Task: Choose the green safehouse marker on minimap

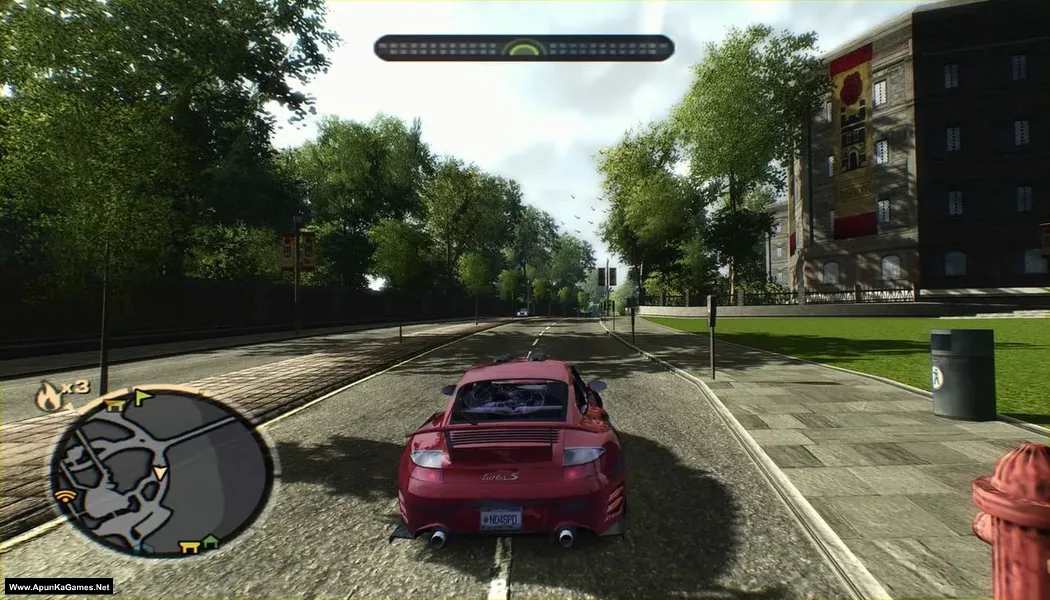Action: pos(210,543)
